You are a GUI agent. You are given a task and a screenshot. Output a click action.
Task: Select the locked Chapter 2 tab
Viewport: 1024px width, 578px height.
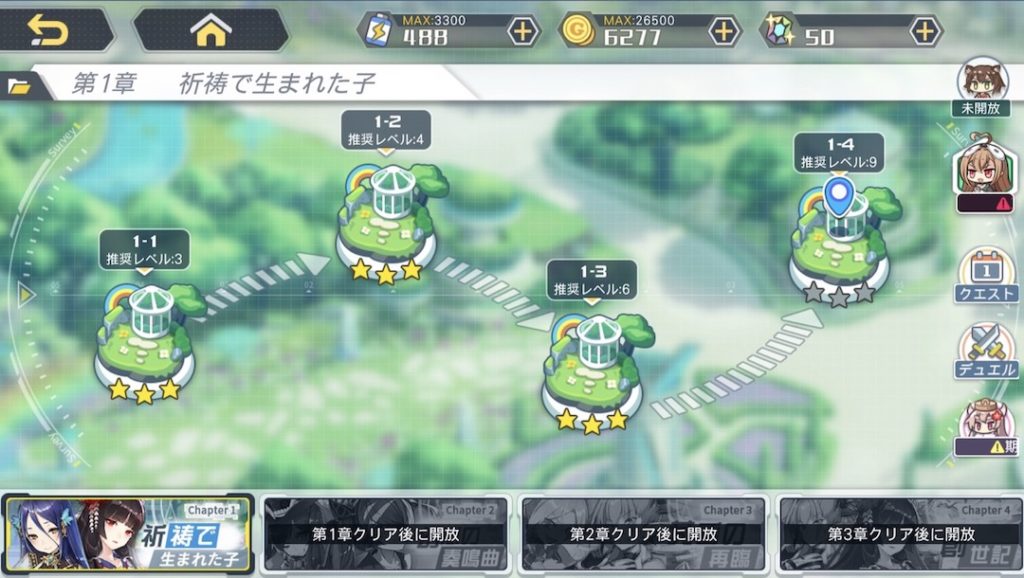[x=386, y=534]
